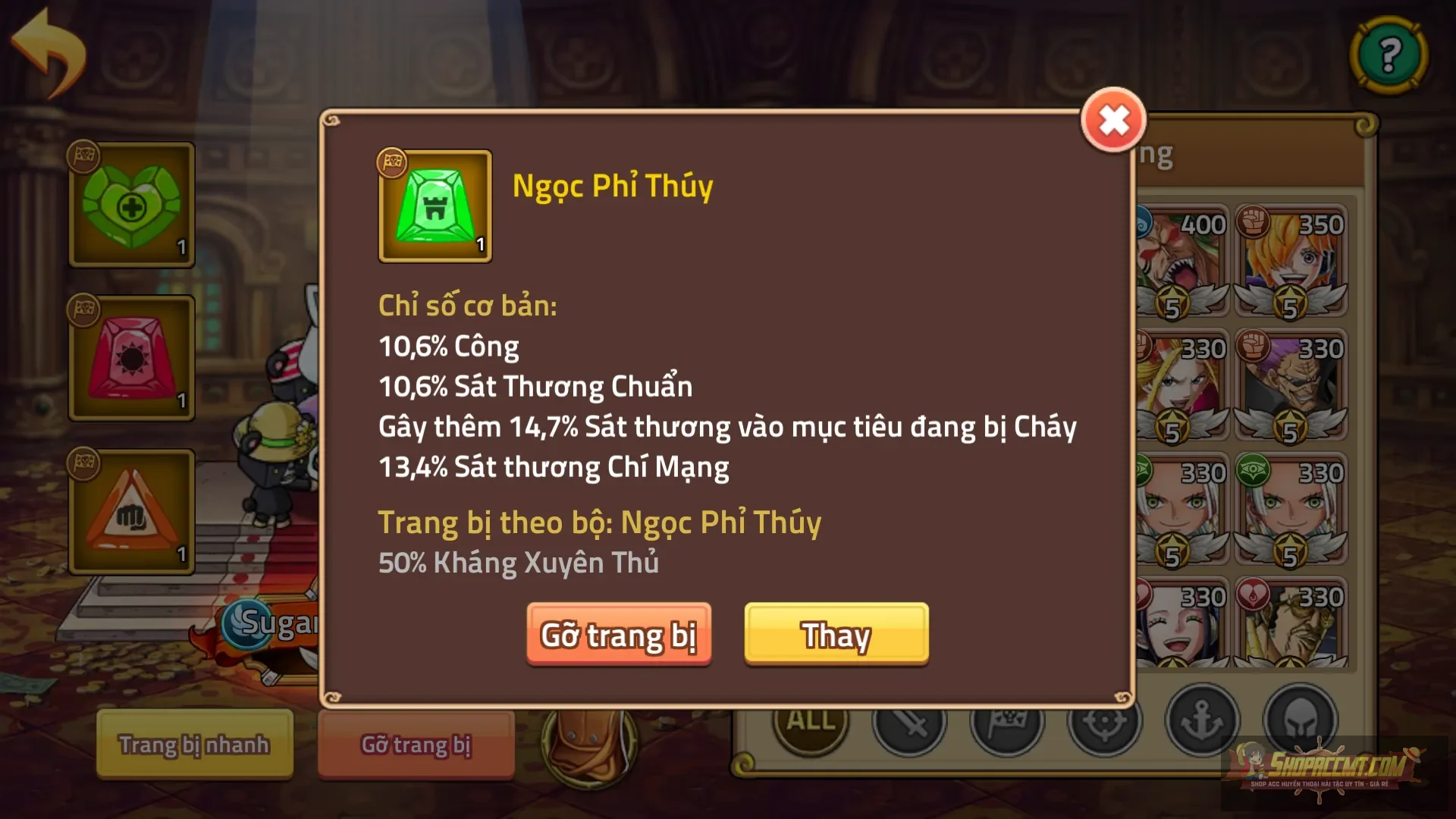Click the orange fist gem equipment slot
This screenshot has height=819, width=1456.
(130, 512)
